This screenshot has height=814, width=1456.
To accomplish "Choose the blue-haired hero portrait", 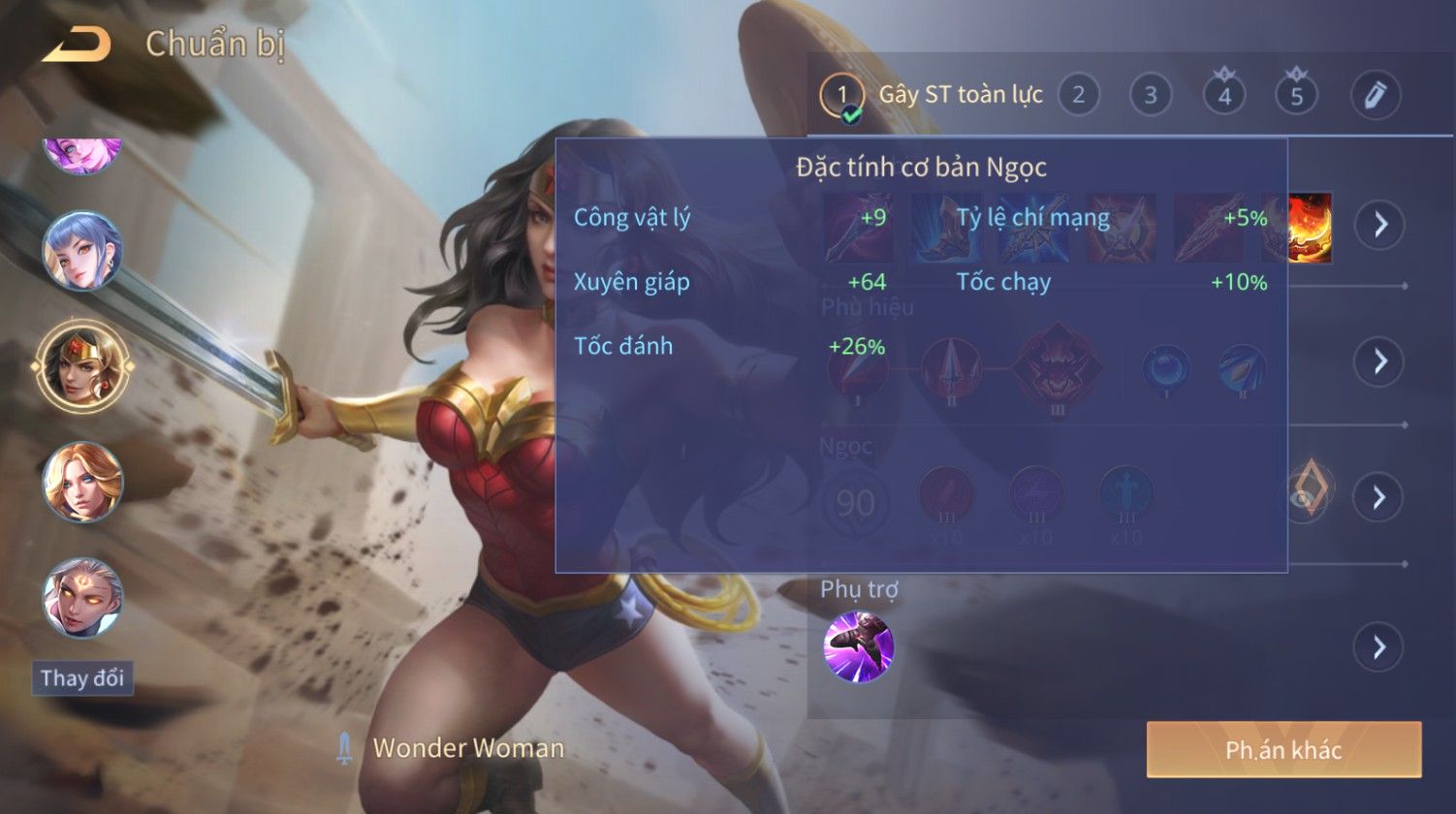I will [82, 252].
